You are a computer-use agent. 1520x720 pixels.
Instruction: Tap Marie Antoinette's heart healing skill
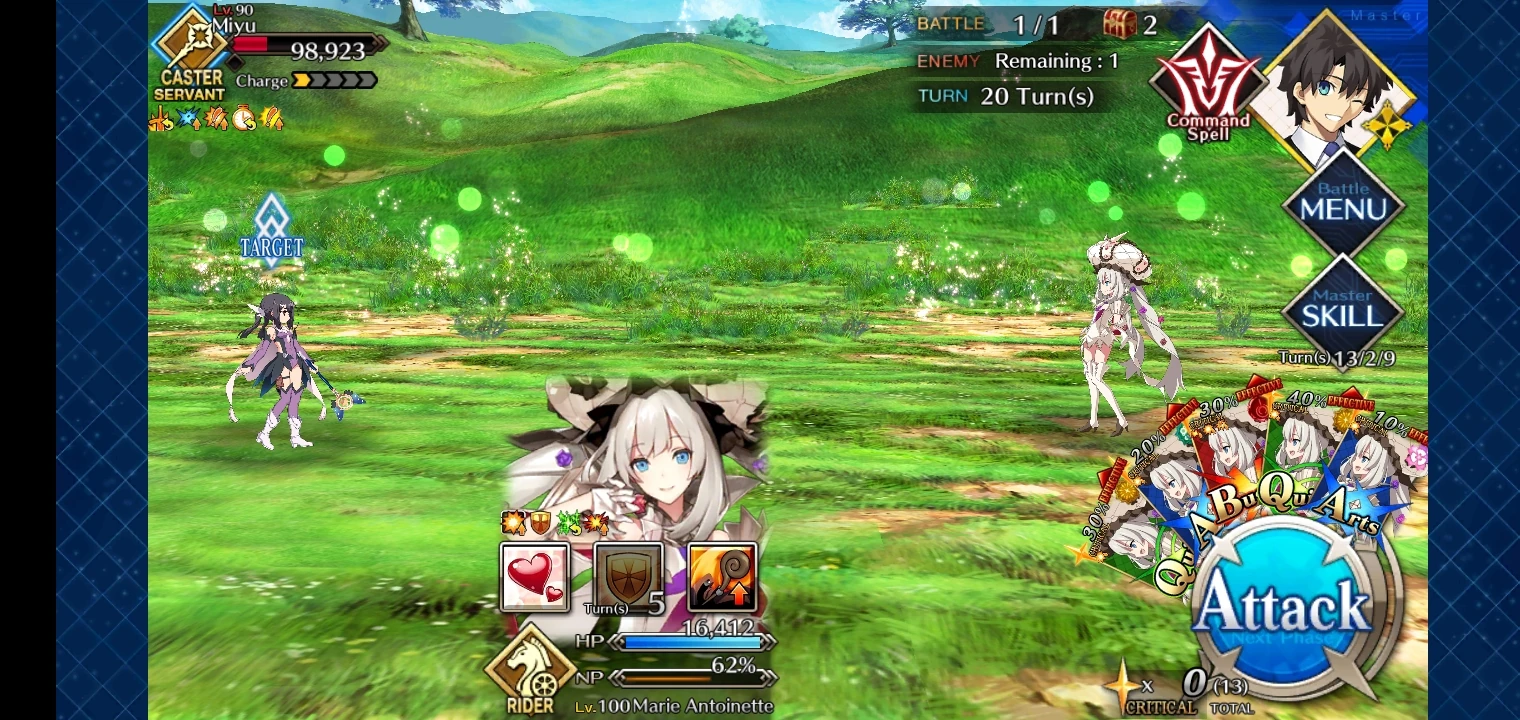(536, 577)
